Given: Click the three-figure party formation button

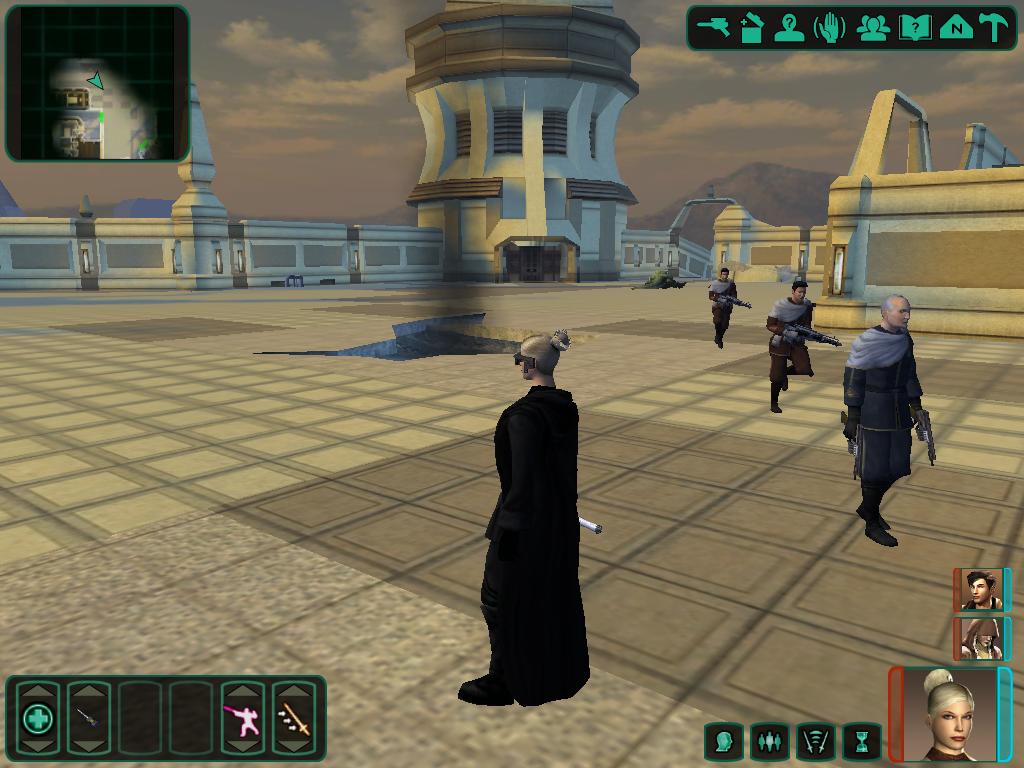Looking at the screenshot, I should [x=769, y=742].
